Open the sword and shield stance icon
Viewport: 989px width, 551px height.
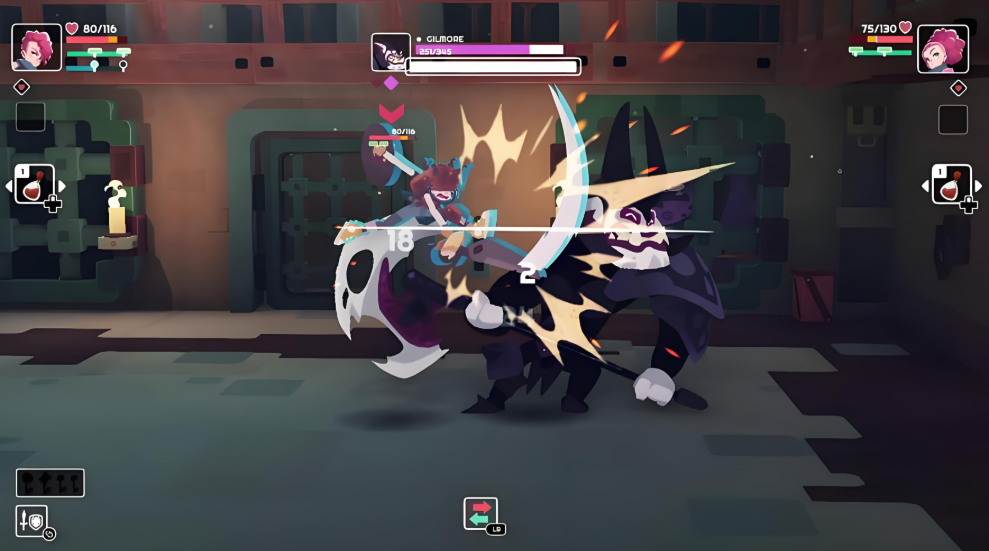[x=31, y=520]
